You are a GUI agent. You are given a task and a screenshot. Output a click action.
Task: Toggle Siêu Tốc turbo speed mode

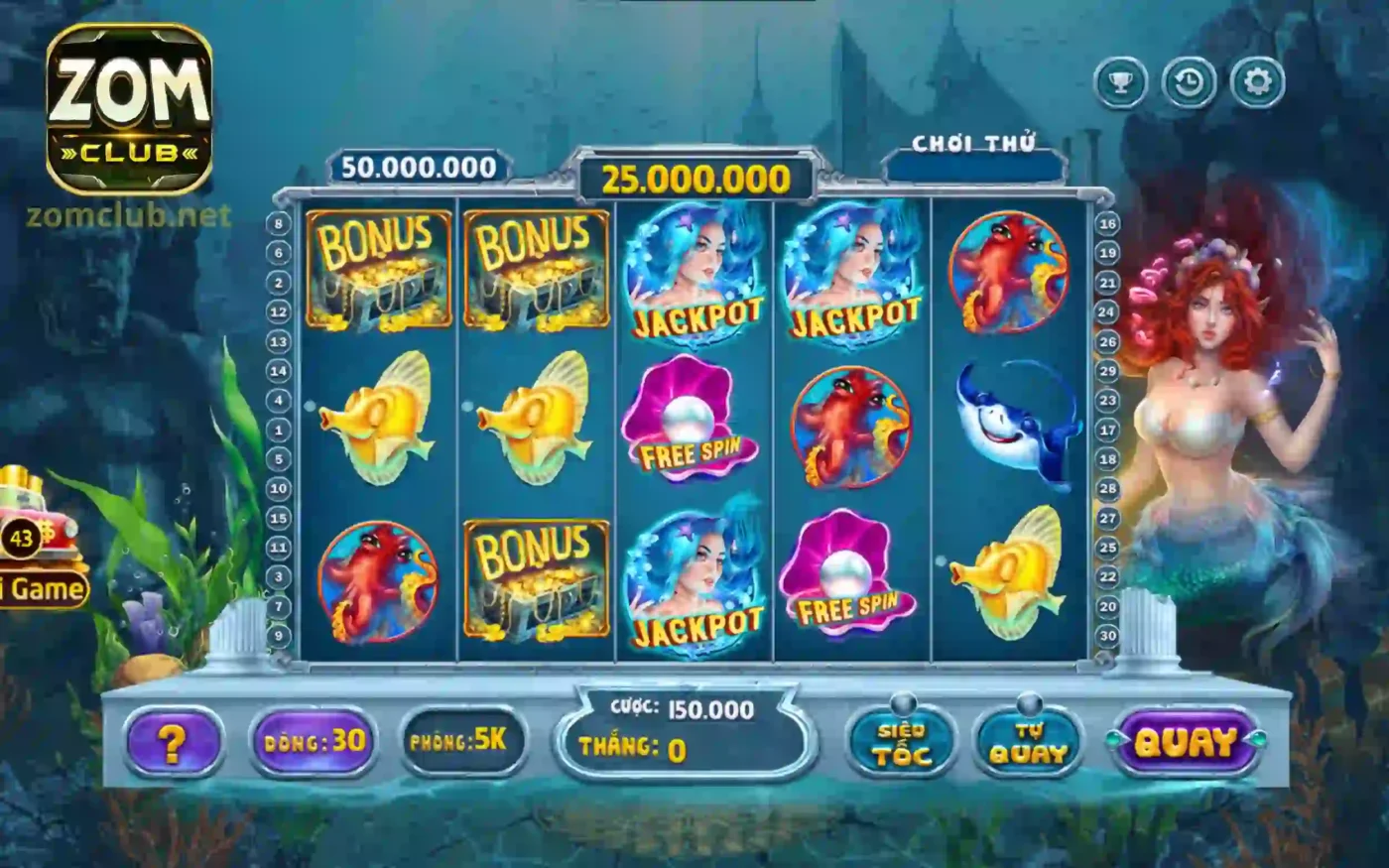tap(901, 743)
